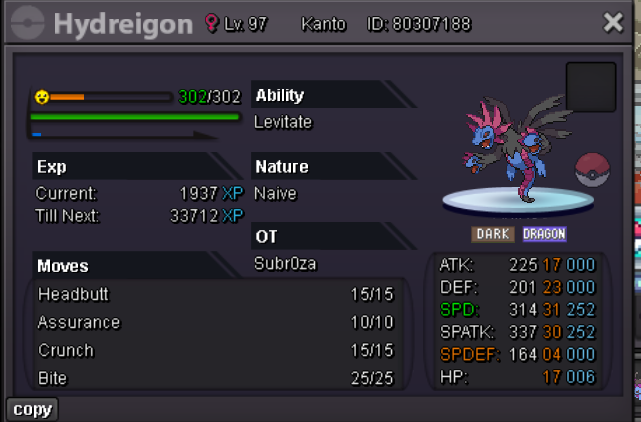Click the copy button
This screenshot has width=641, height=422.
pyautogui.click(x=33, y=409)
